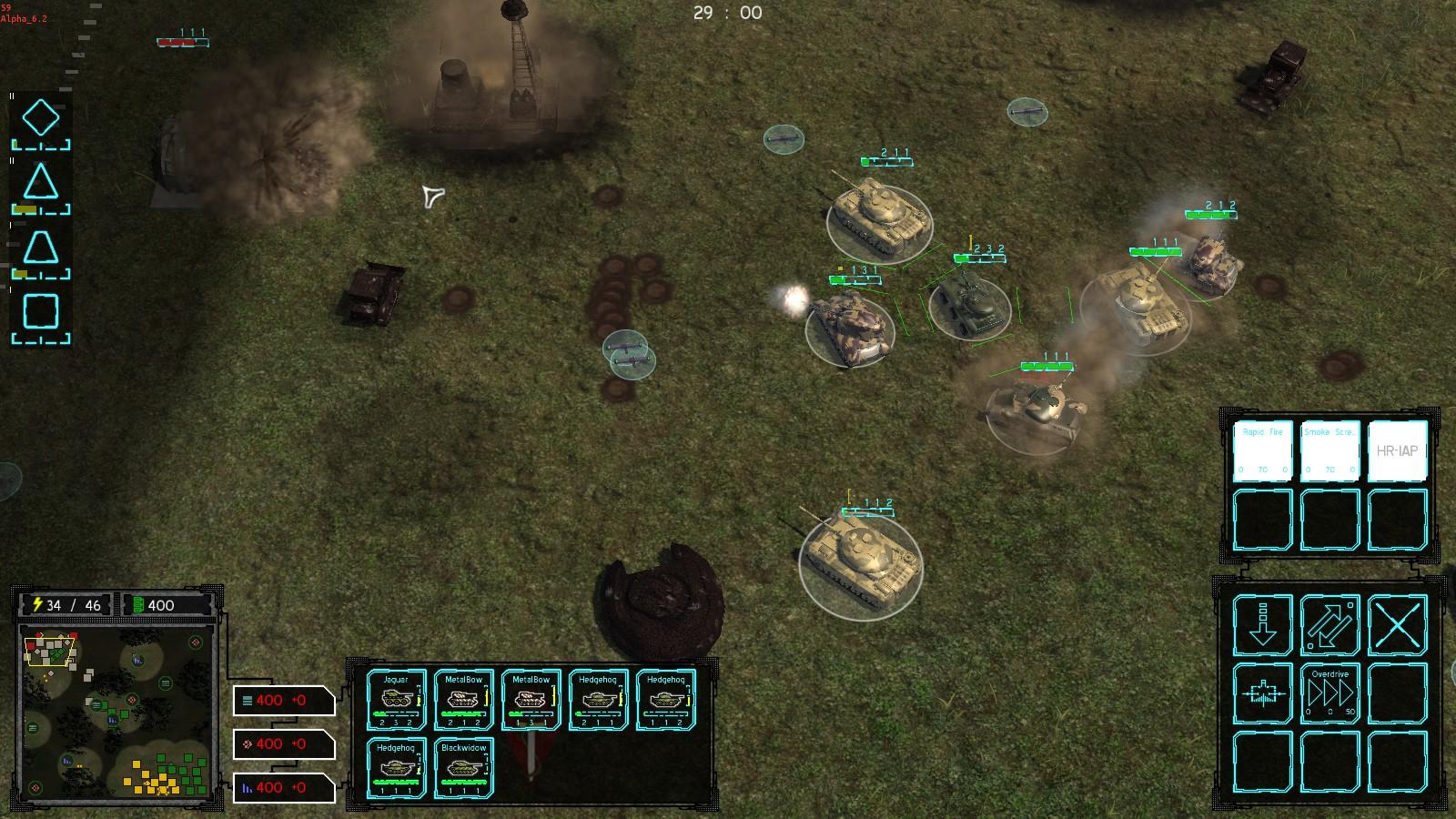Select the HR-IAP ability slot
This screenshot has height=819, width=1456.
(1397, 450)
